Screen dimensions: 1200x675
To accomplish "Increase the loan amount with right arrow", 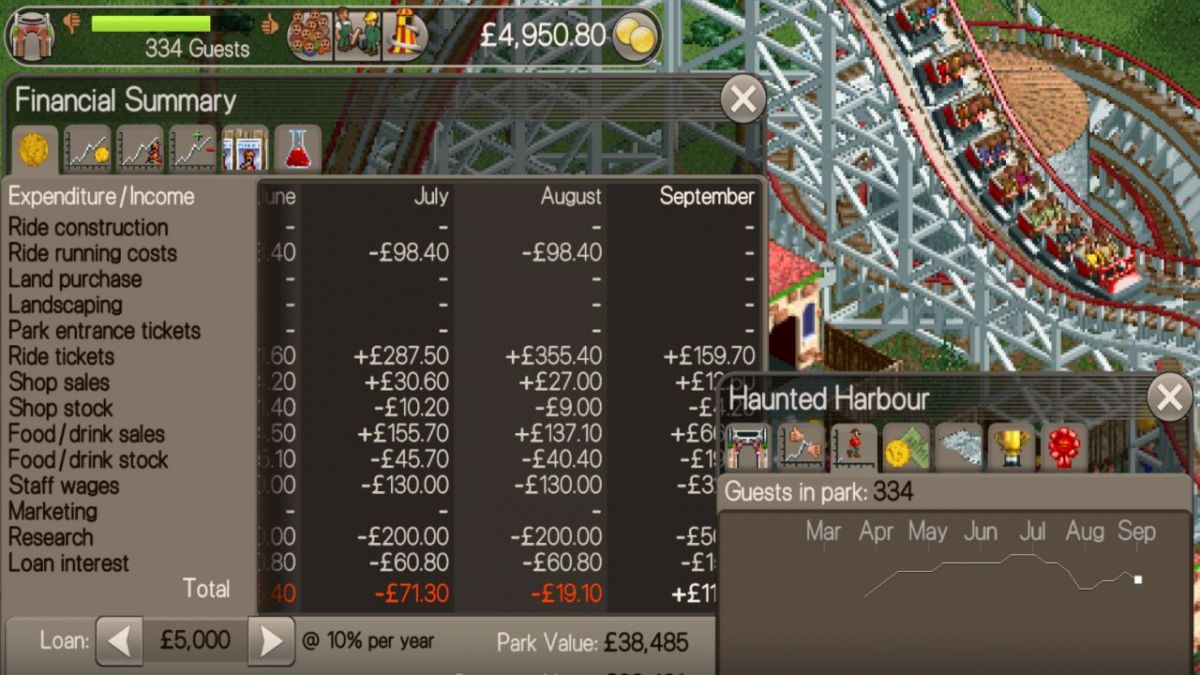I will 270,641.
